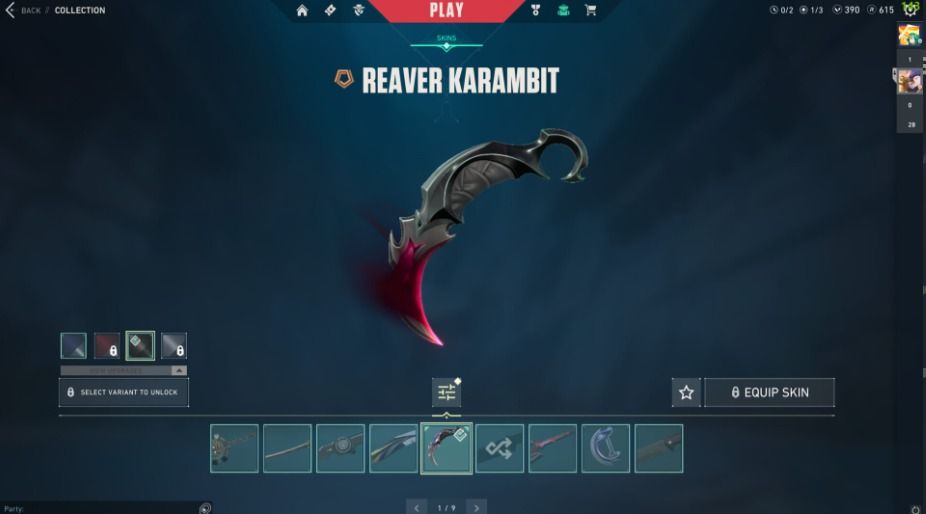Image resolution: width=926 pixels, height=514 pixels.
Task: Open the store cart icon
Action: tap(590, 11)
